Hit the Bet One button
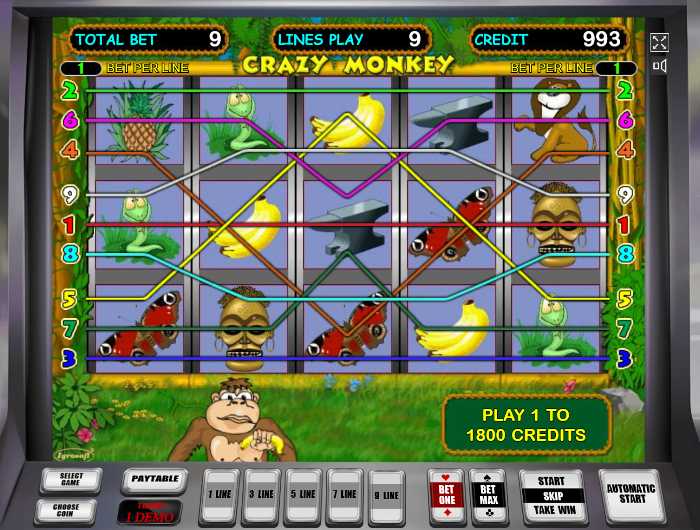Image resolution: width=700 pixels, height=530 pixels. click(x=445, y=494)
